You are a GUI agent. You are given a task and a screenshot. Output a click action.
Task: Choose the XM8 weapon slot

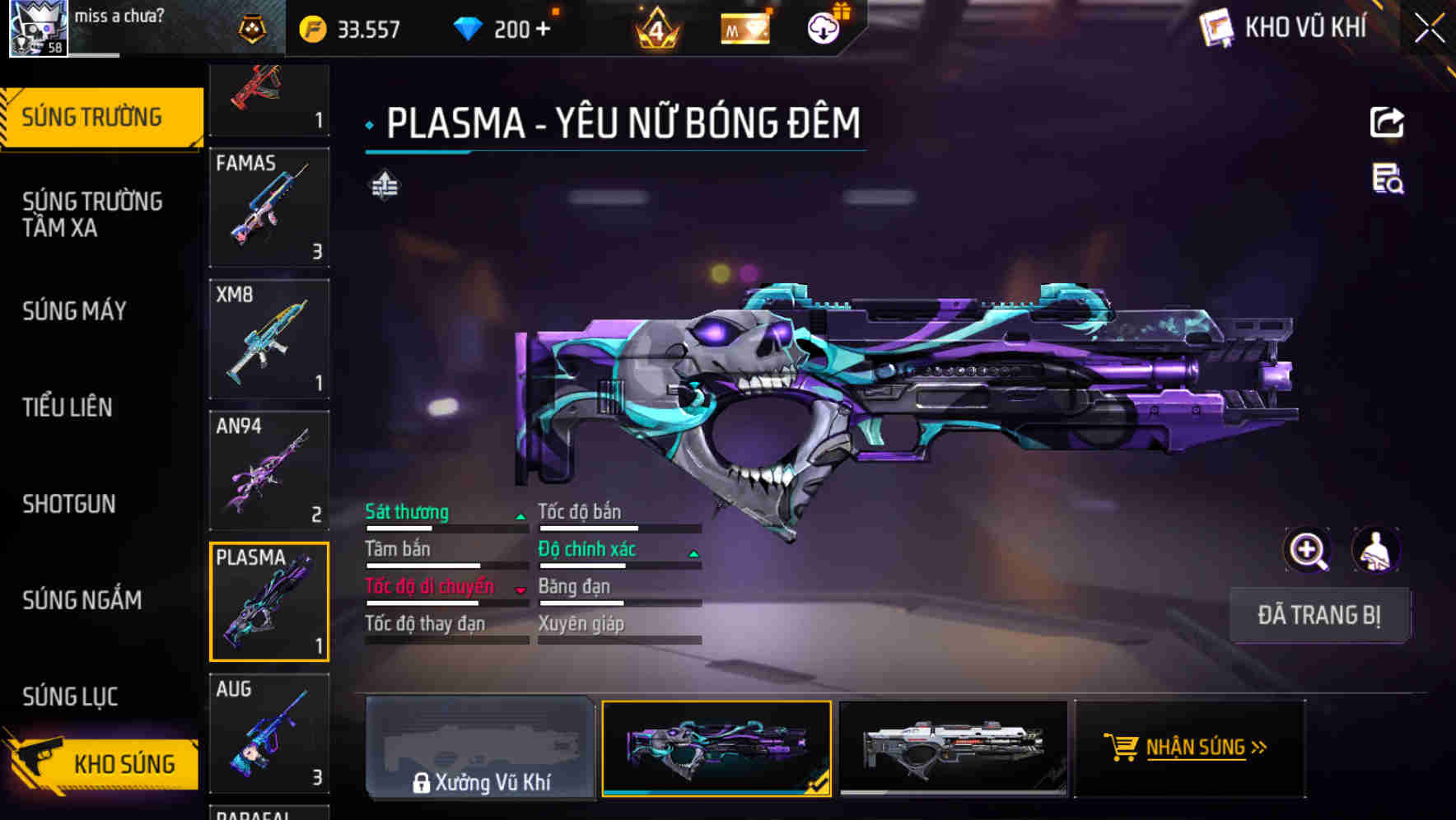(269, 339)
